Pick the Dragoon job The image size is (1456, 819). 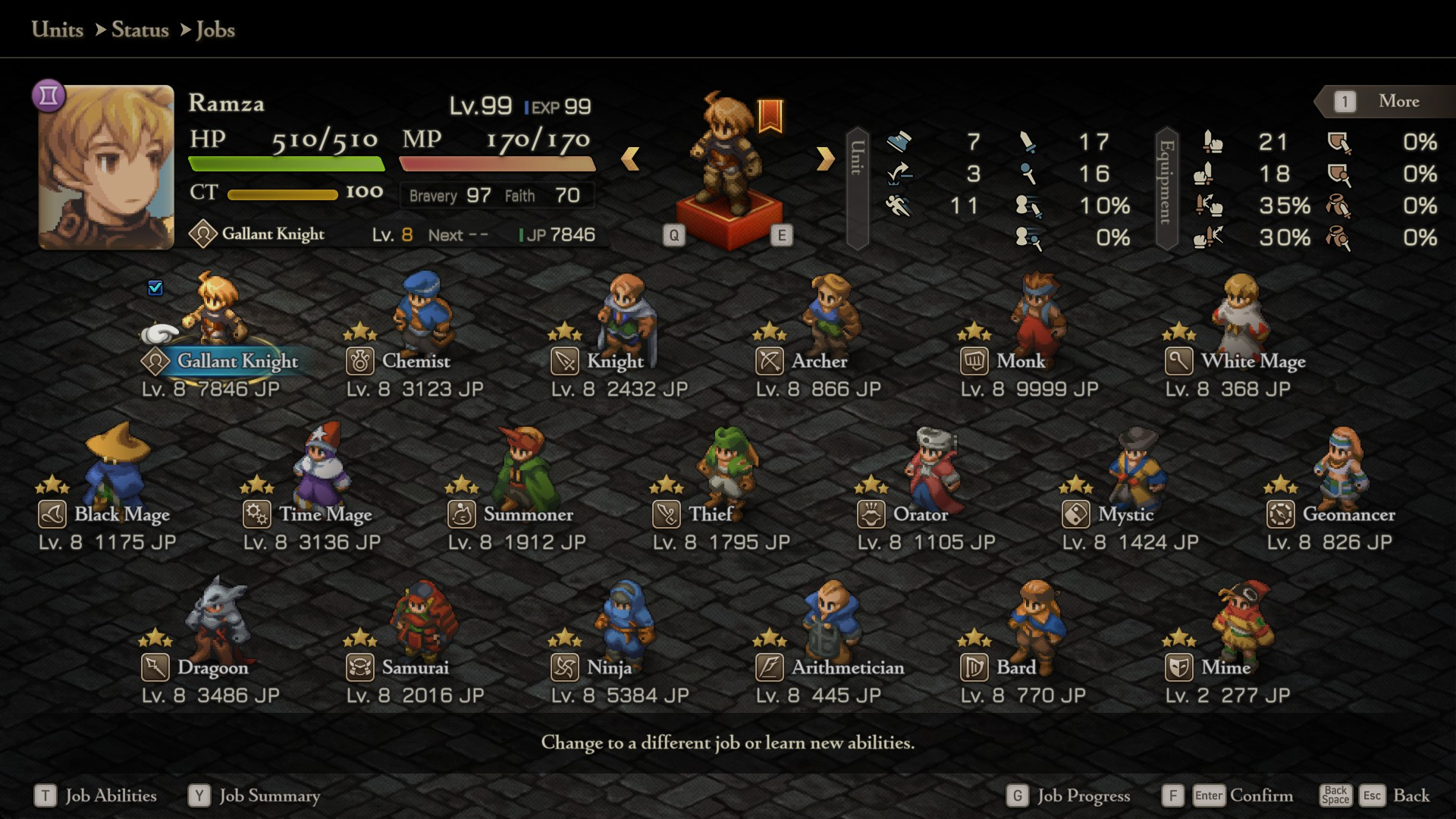tap(212, 667)
